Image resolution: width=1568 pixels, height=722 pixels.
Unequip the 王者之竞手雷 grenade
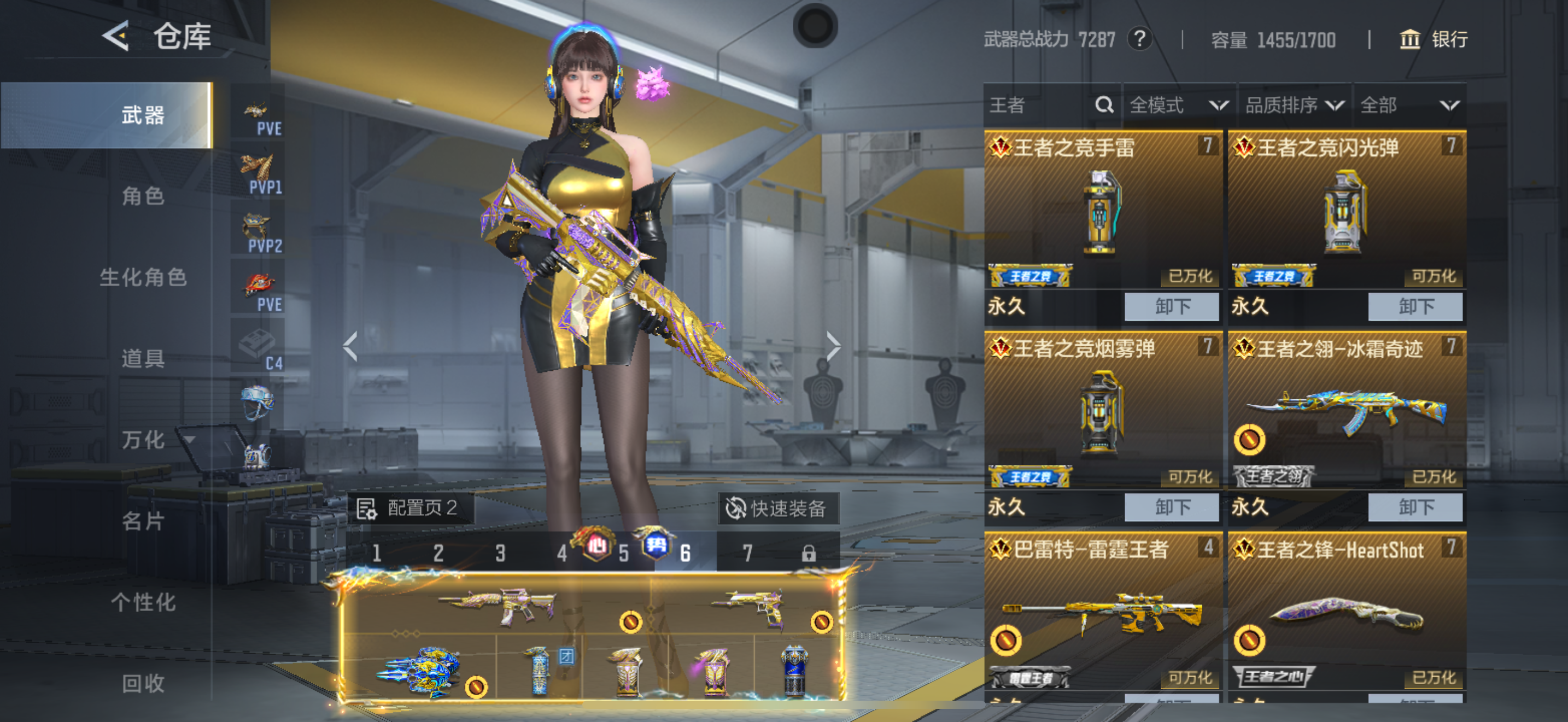[1172, 306]
